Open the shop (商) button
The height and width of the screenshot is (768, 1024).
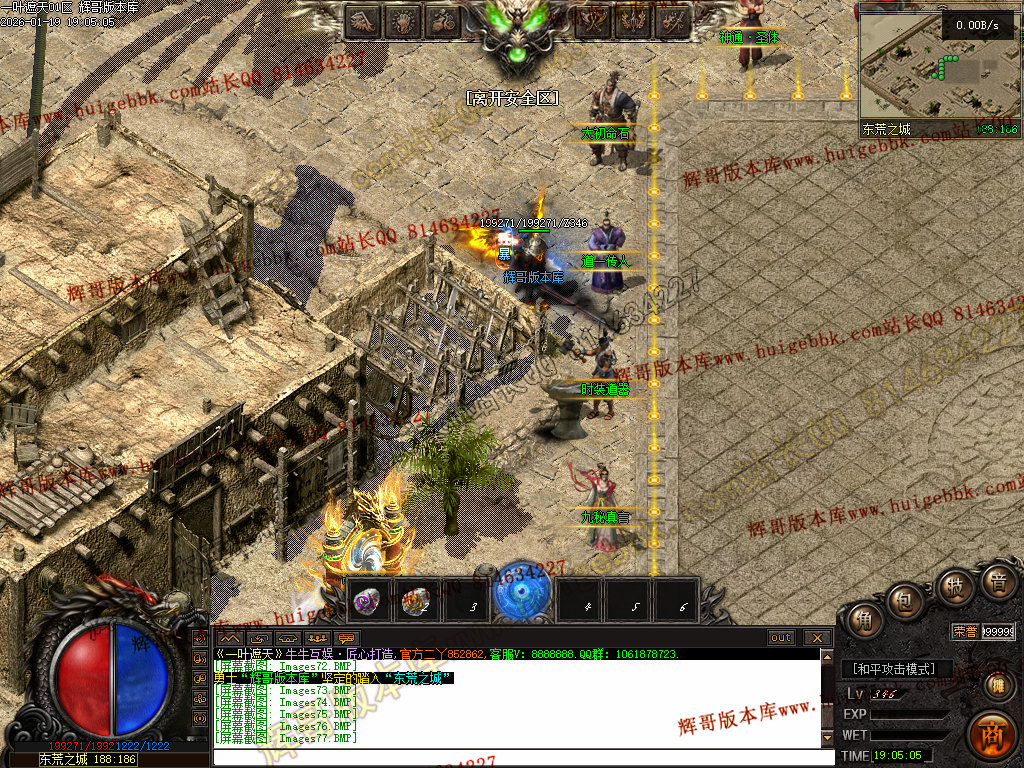click(991, 732)
